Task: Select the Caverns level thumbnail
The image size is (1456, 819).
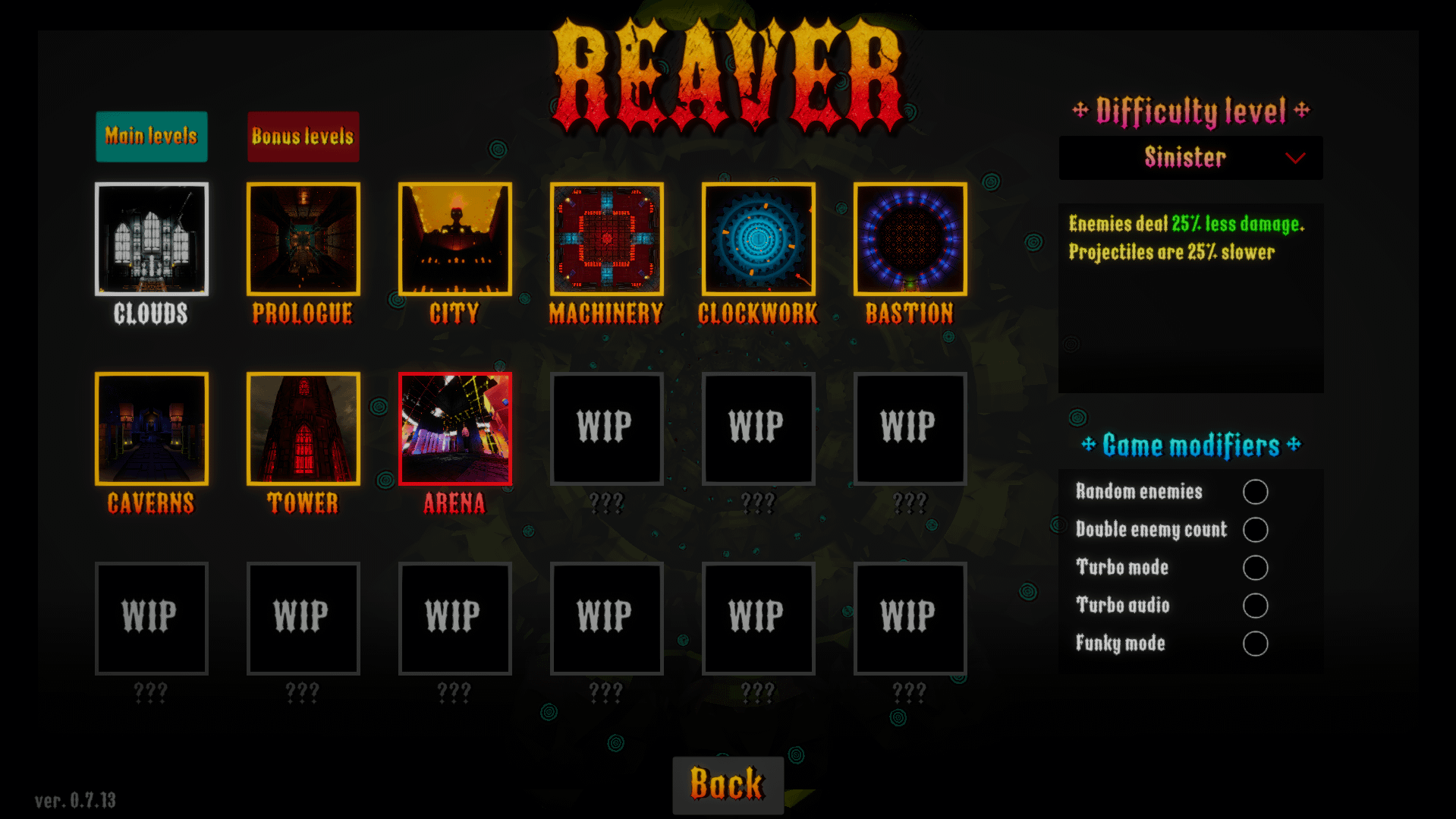Action: tap(152, 429)
